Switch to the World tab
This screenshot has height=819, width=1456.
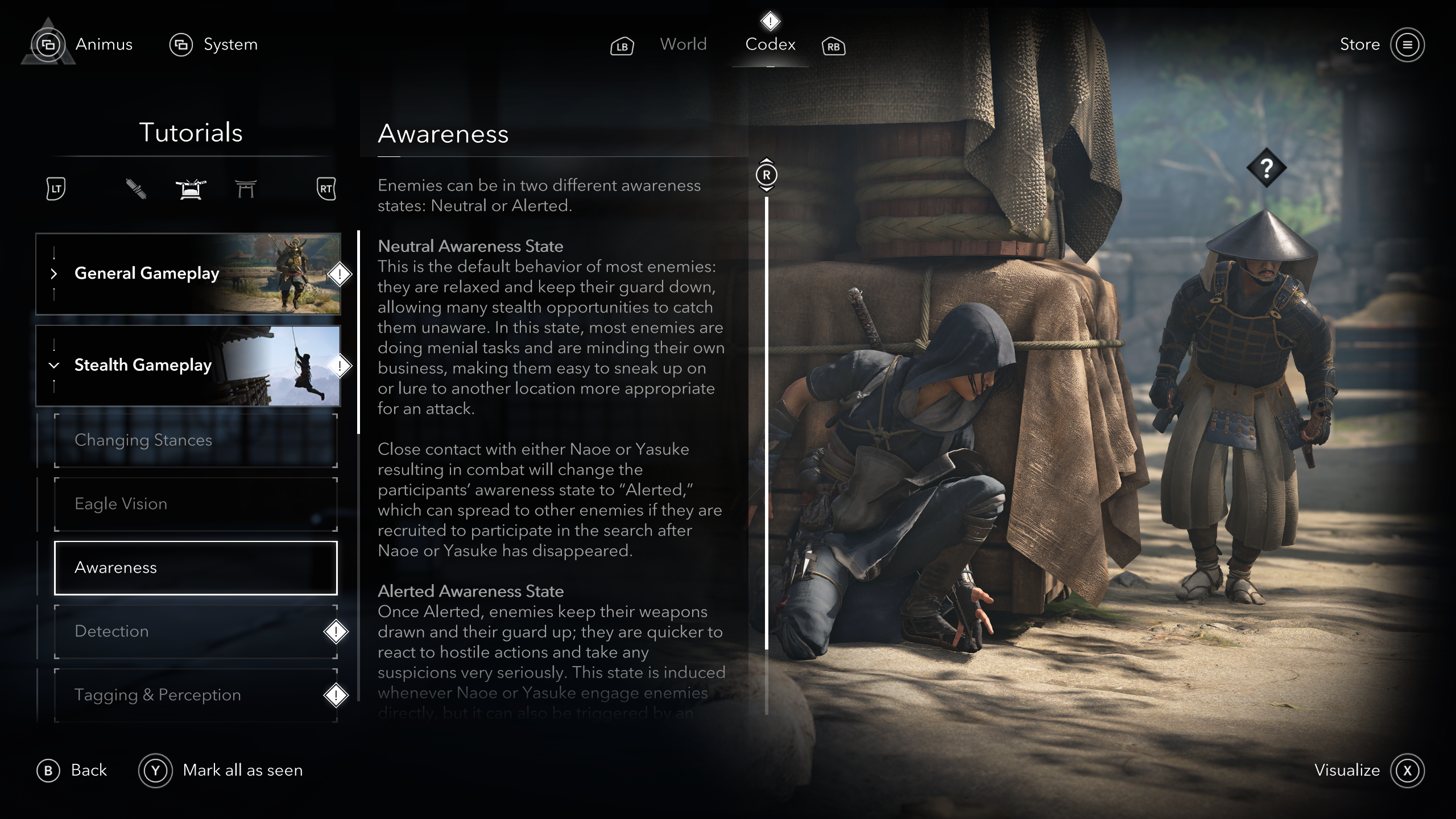[x=683, y=44]
